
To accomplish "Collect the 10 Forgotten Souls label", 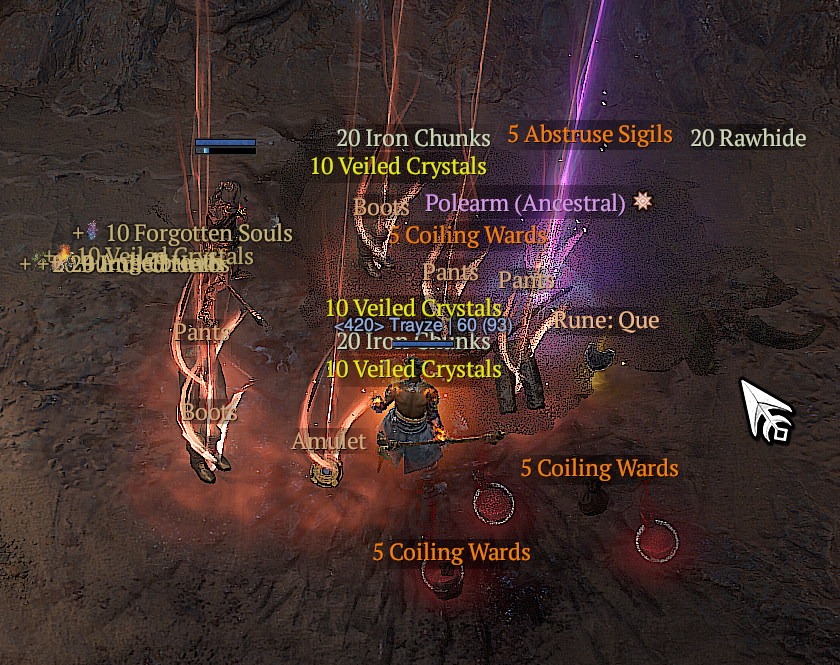I will 198,234.
